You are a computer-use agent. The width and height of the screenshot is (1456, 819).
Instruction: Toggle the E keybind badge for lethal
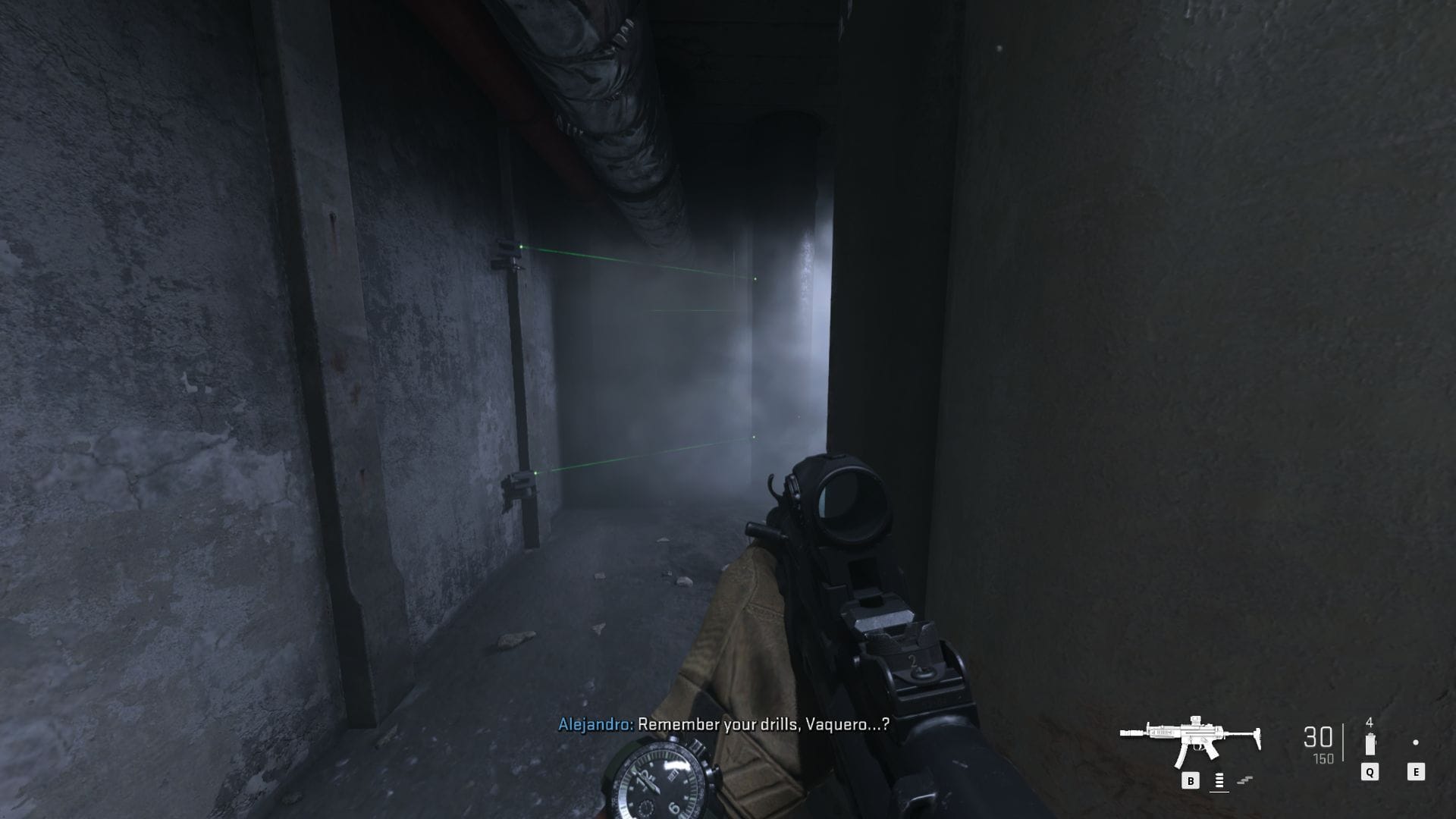(1416, 772)
